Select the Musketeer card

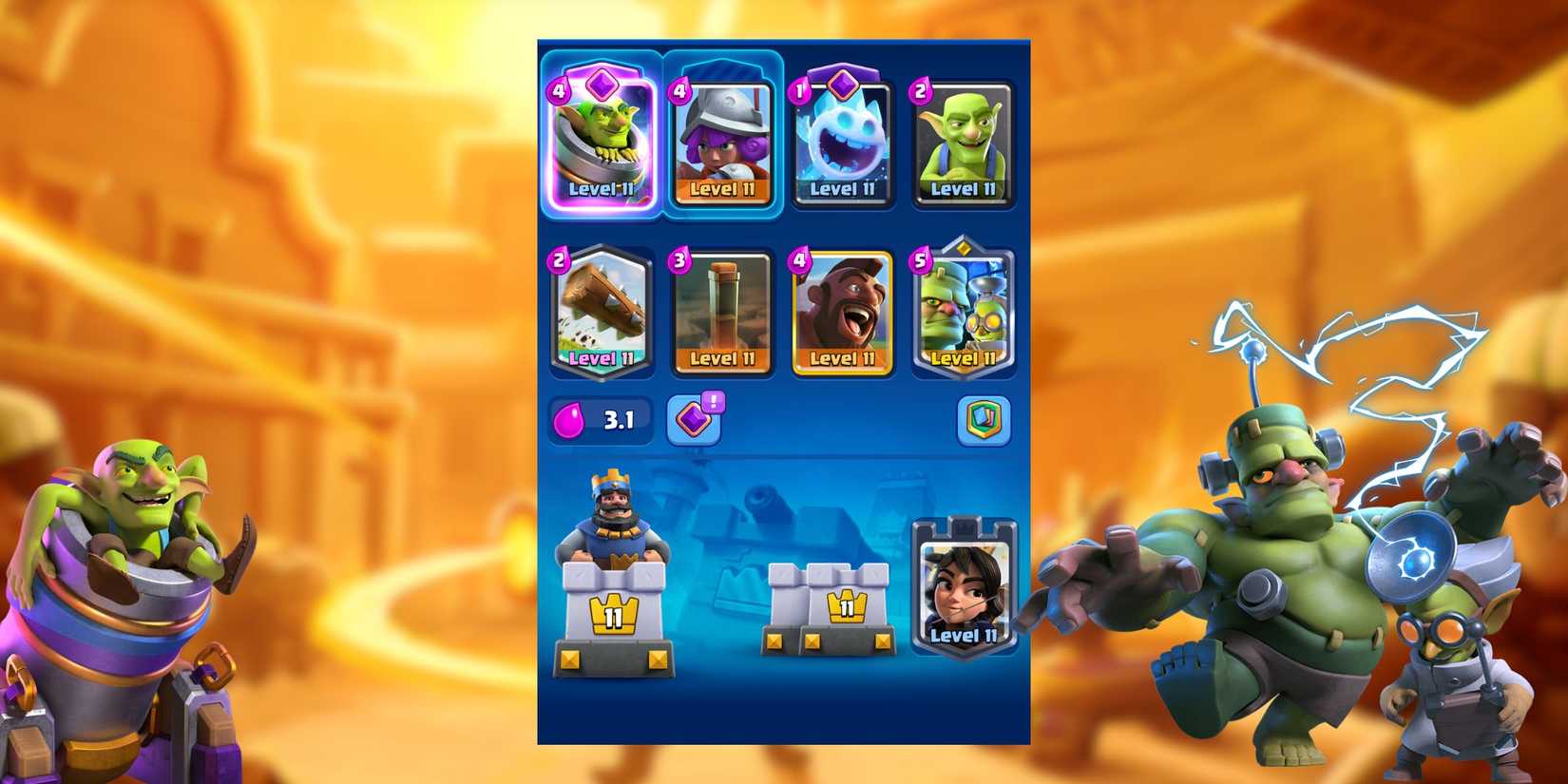[x=722, y=144]
